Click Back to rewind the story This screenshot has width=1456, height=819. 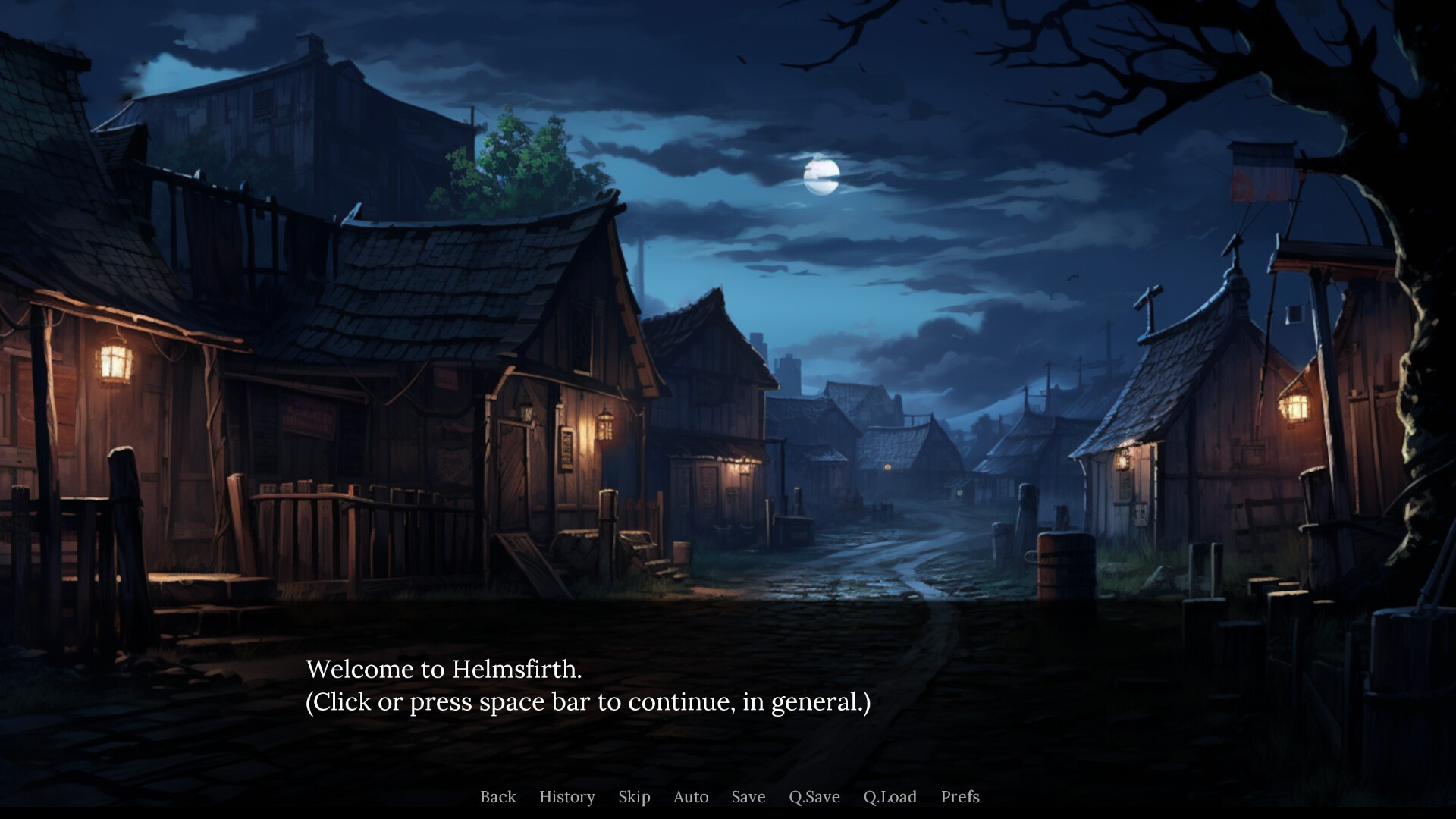[497, 797]
